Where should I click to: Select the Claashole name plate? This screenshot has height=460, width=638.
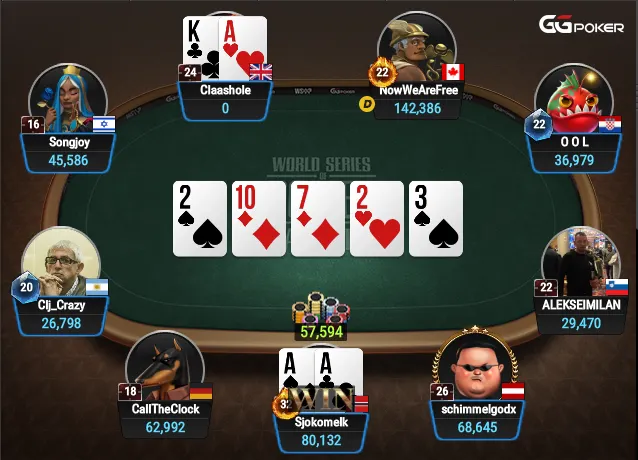pos(226,99)
